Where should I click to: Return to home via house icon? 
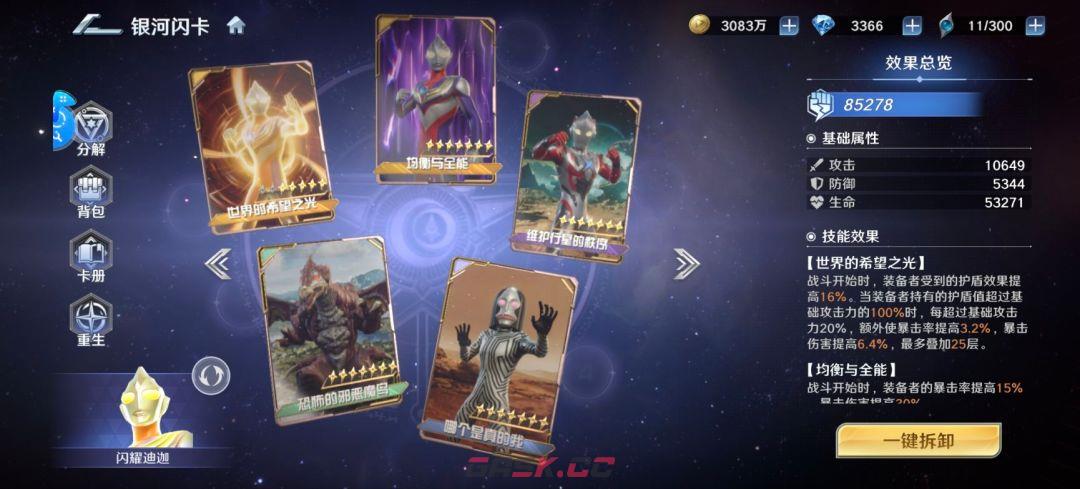[x=236, y=25]
